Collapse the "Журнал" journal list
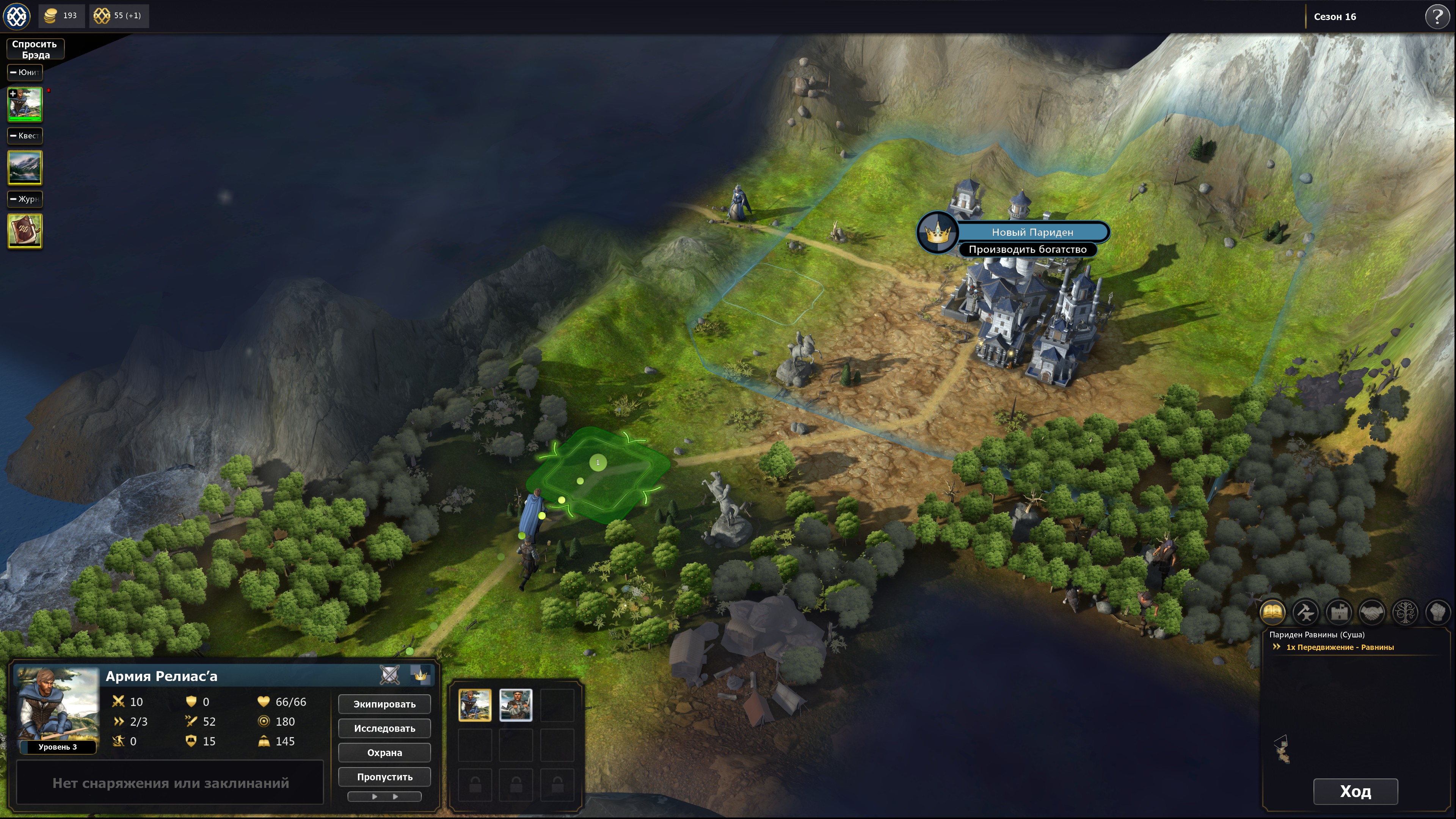 pyautogui.click(x=25, y=199)
